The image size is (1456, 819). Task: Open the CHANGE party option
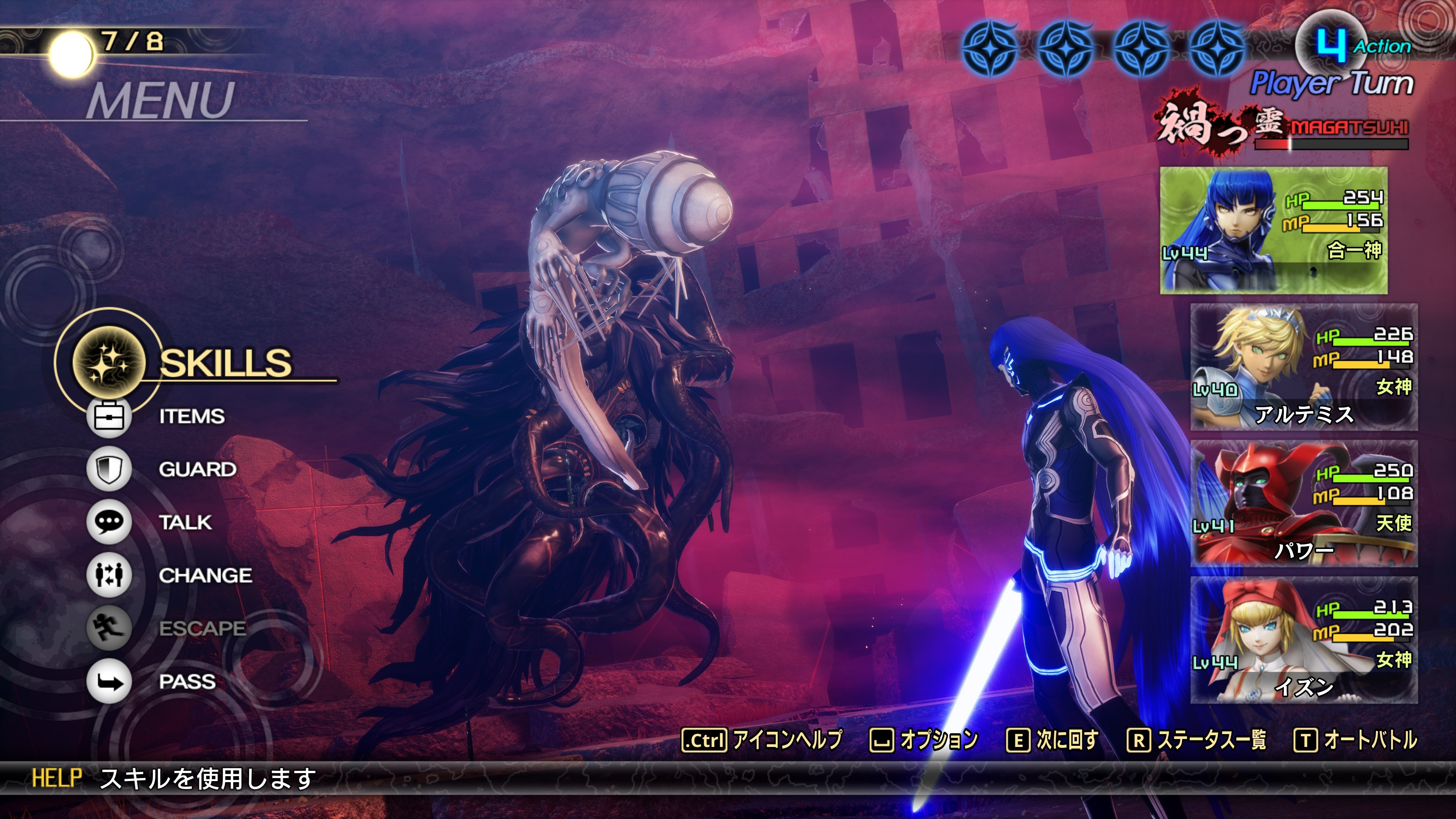click(205, 576)
